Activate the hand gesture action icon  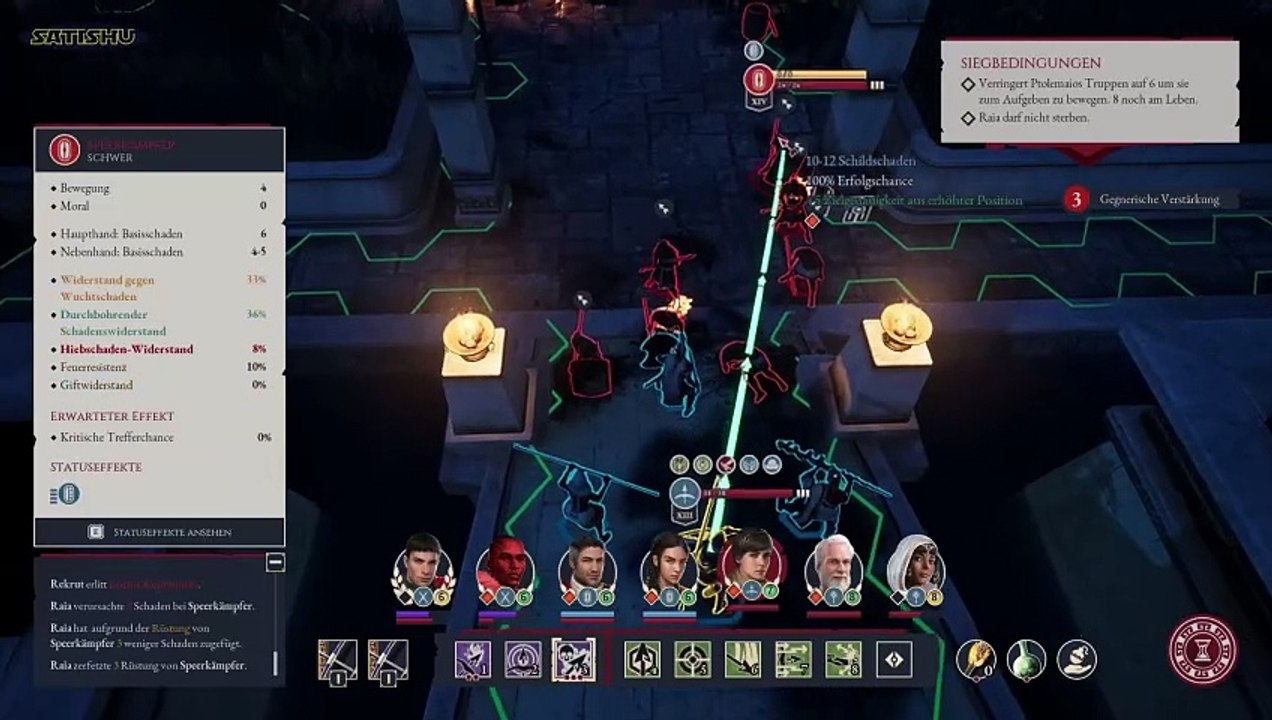1077,660
